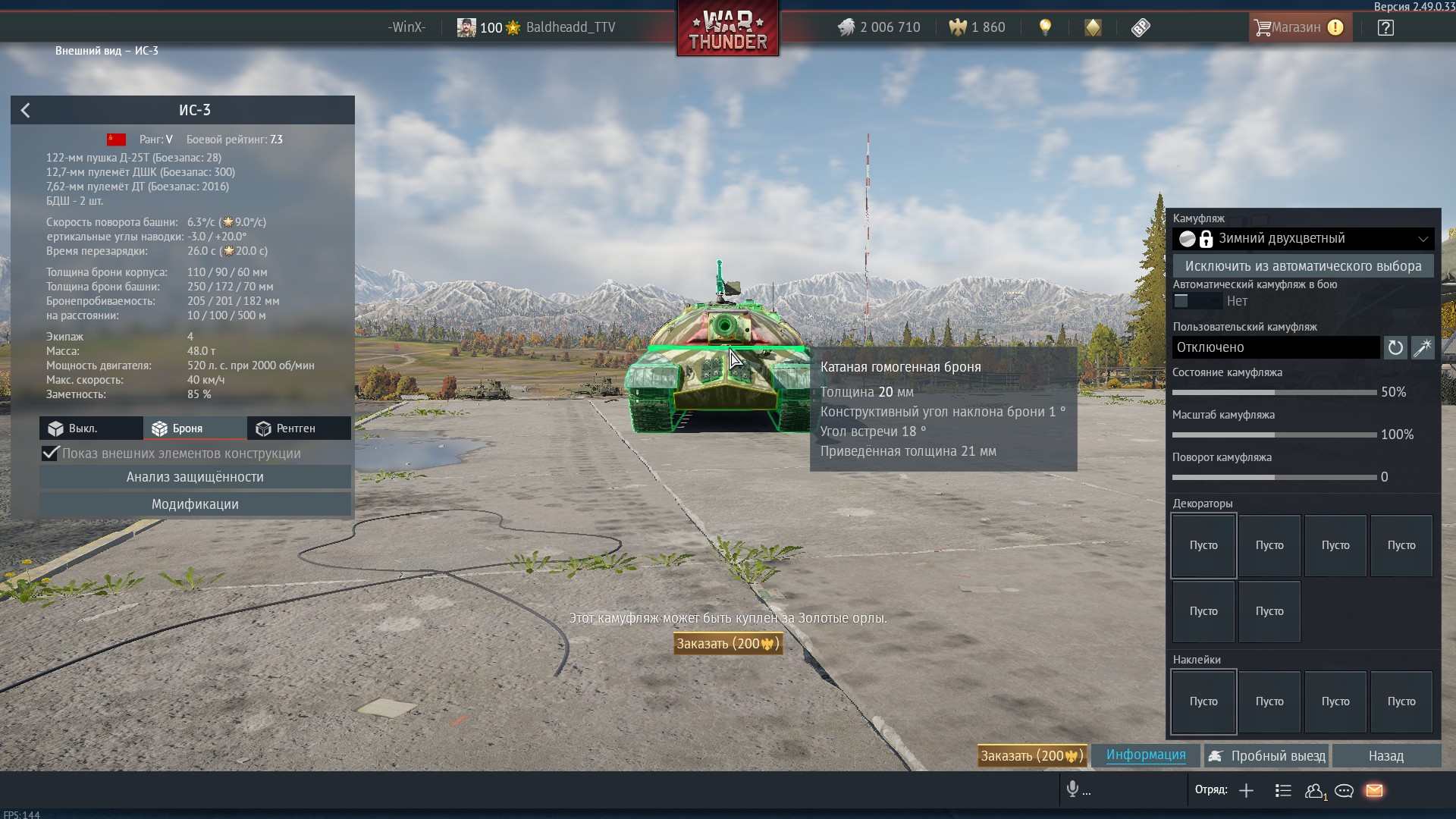Start a Пробный выезд test drive
1456x819 pixels.
(x=1267, y=756)
